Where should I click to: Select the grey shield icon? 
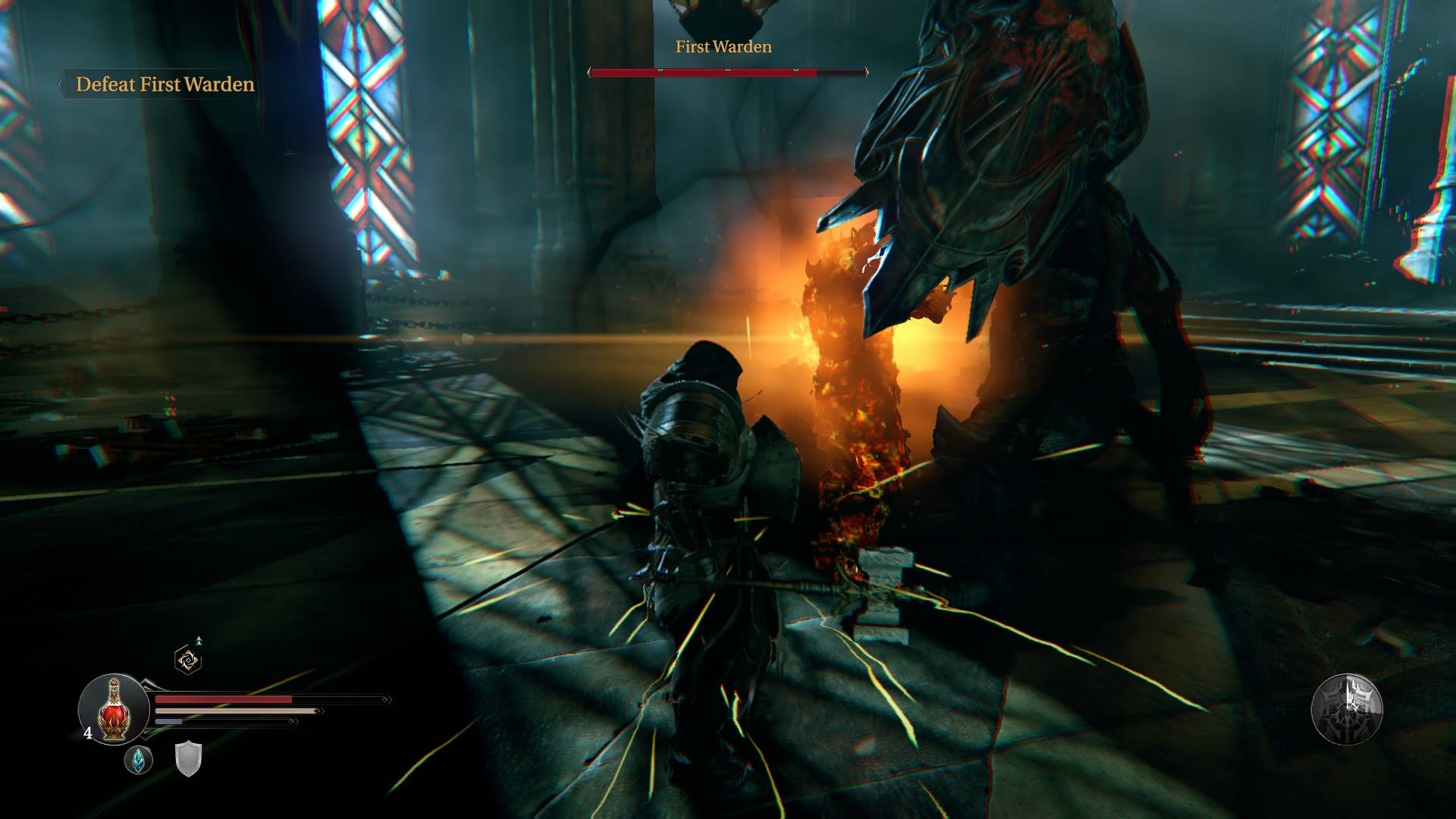(188, 759)
